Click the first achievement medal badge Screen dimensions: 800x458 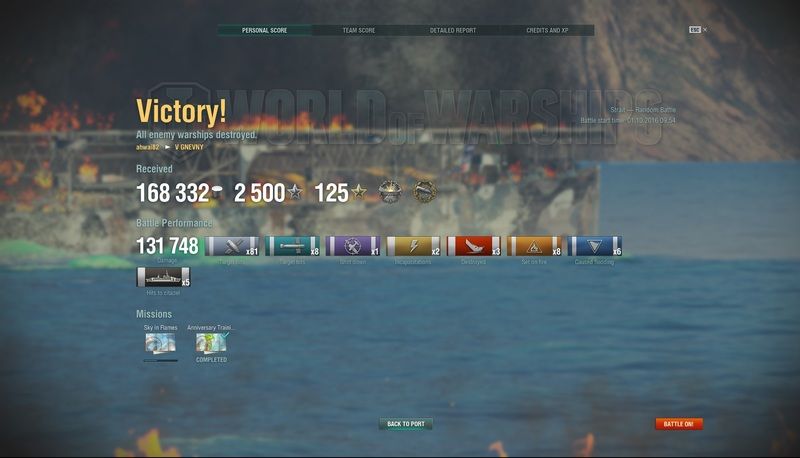389,191
